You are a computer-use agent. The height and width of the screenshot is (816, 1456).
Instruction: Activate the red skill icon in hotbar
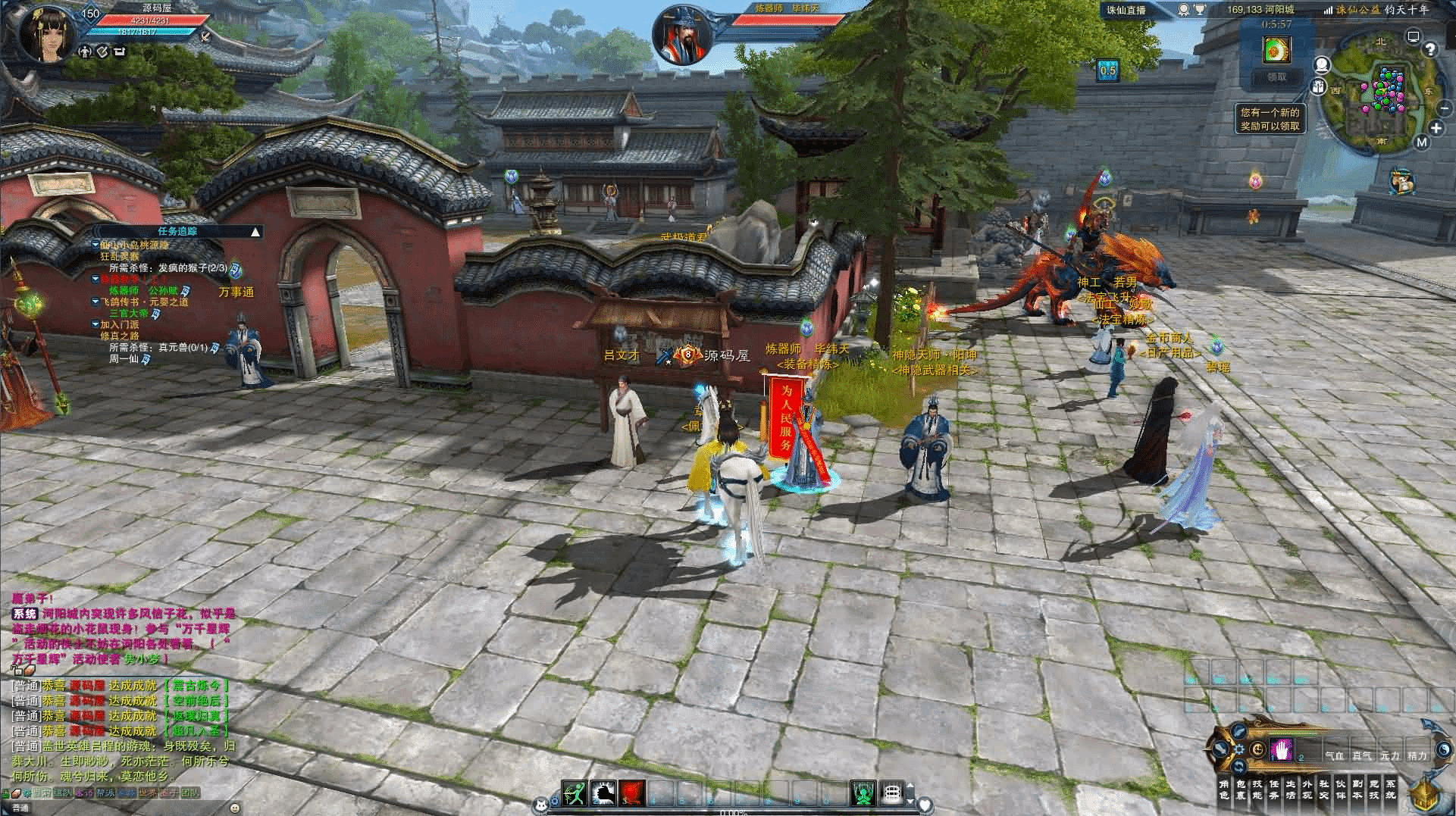coord(633,793)
